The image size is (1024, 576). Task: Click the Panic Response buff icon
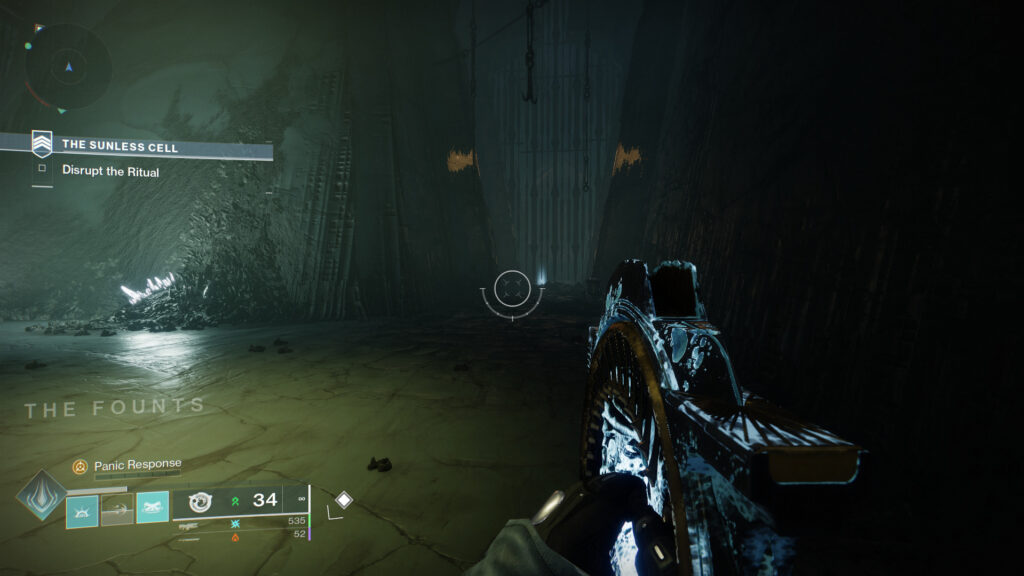pos(80,466)
